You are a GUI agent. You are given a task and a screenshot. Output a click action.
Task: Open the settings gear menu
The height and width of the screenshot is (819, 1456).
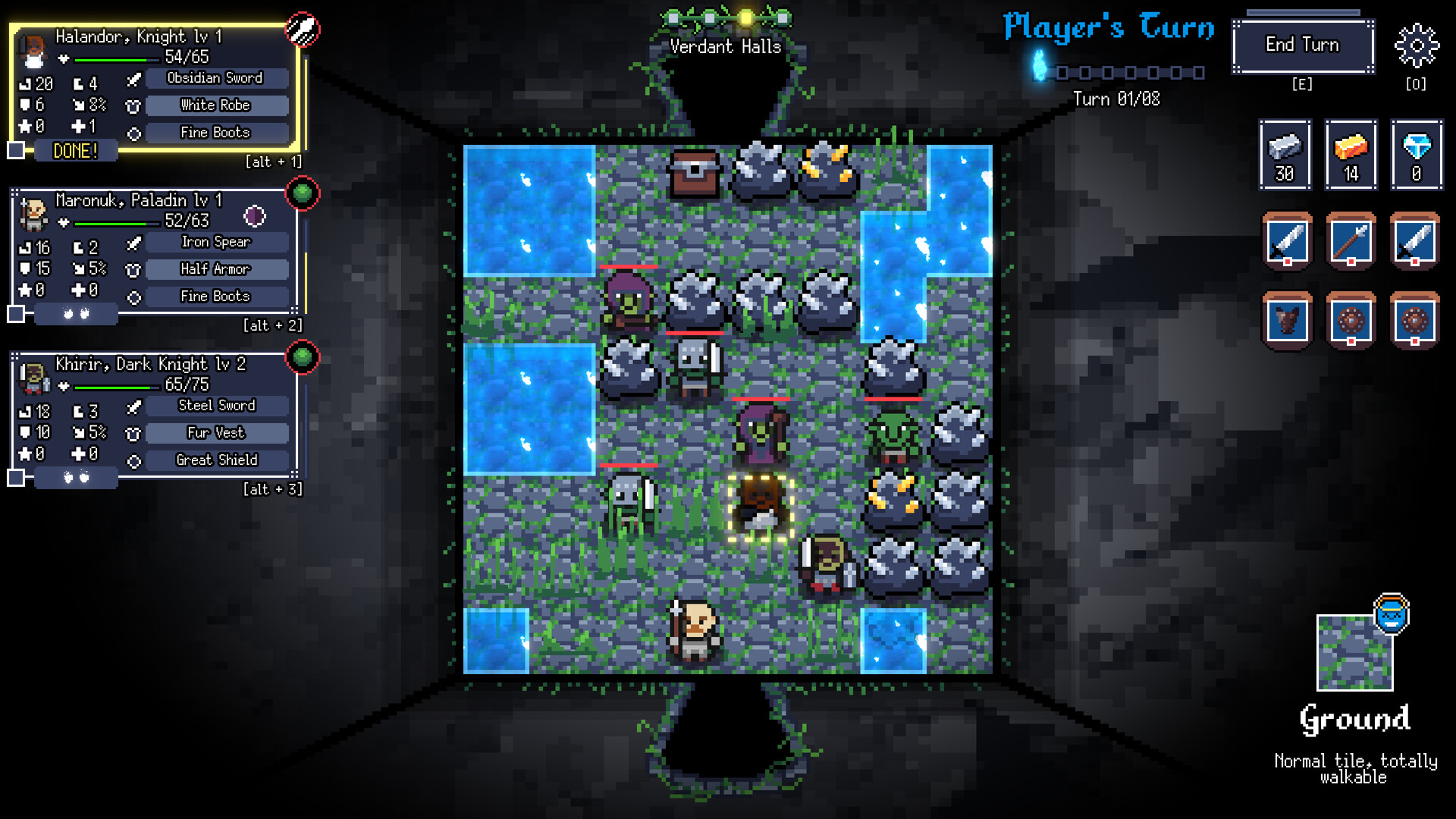point(1417,45)
